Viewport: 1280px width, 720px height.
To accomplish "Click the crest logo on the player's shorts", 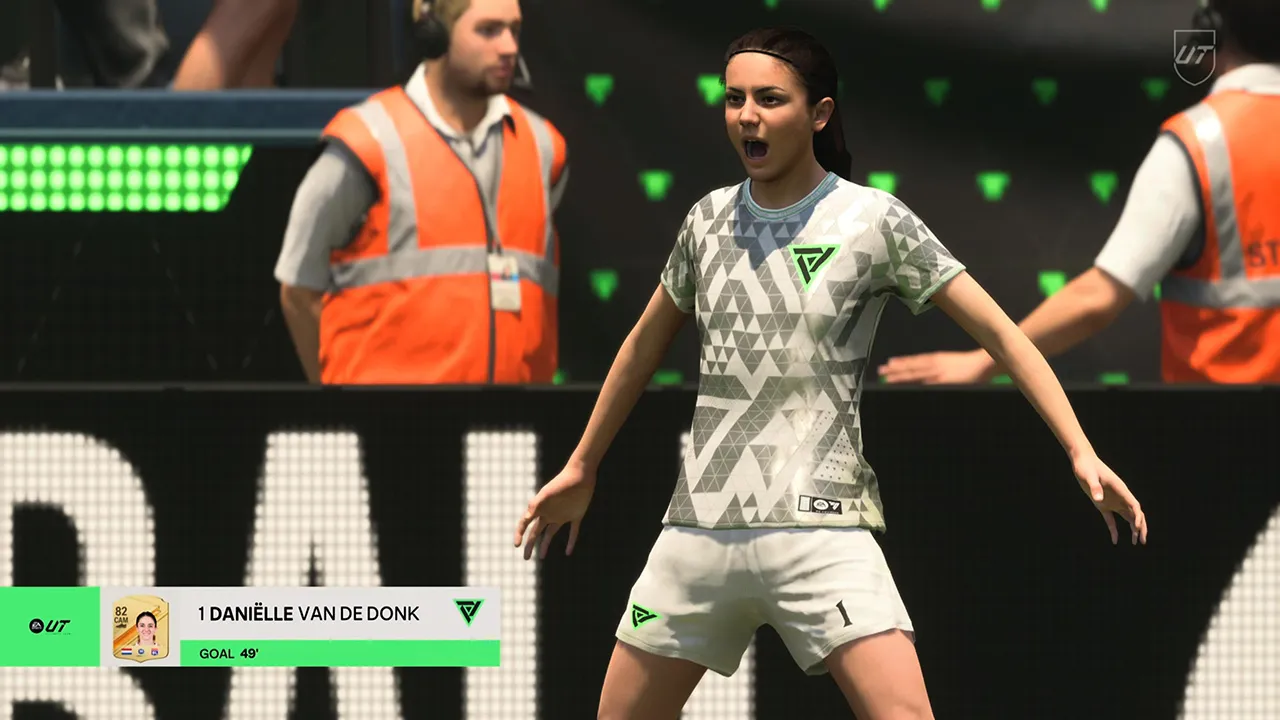I will point(645,615).
